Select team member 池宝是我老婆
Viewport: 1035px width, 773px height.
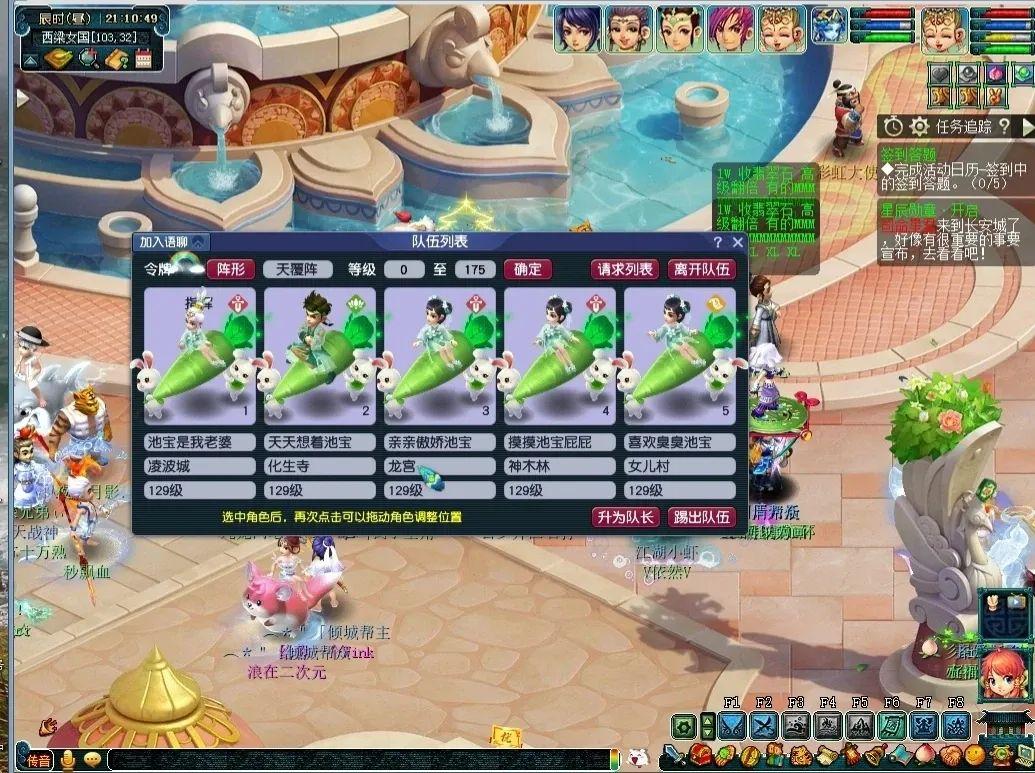tap(200, 355)
